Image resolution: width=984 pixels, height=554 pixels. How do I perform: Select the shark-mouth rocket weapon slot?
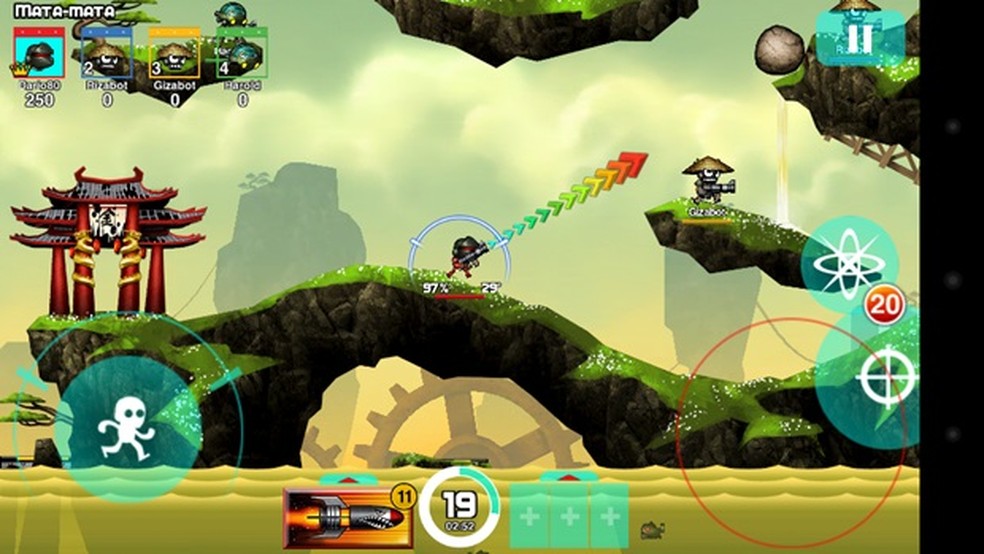[x=348, y=518]
